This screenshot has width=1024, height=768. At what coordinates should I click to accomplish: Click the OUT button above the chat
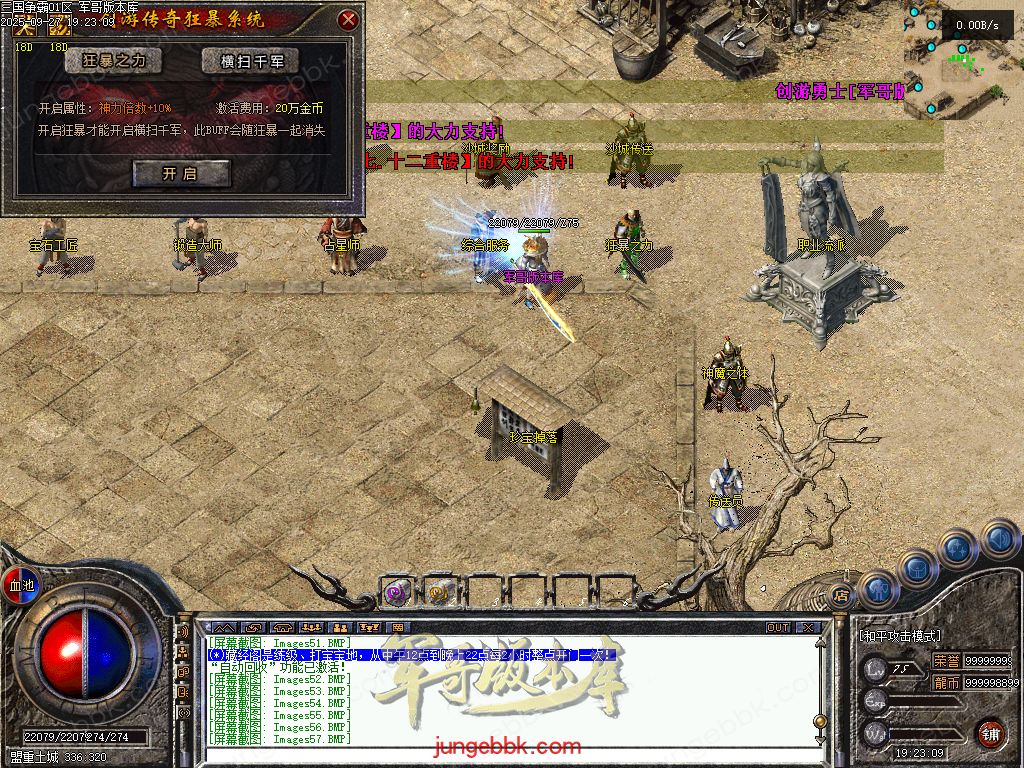(778, 628)
